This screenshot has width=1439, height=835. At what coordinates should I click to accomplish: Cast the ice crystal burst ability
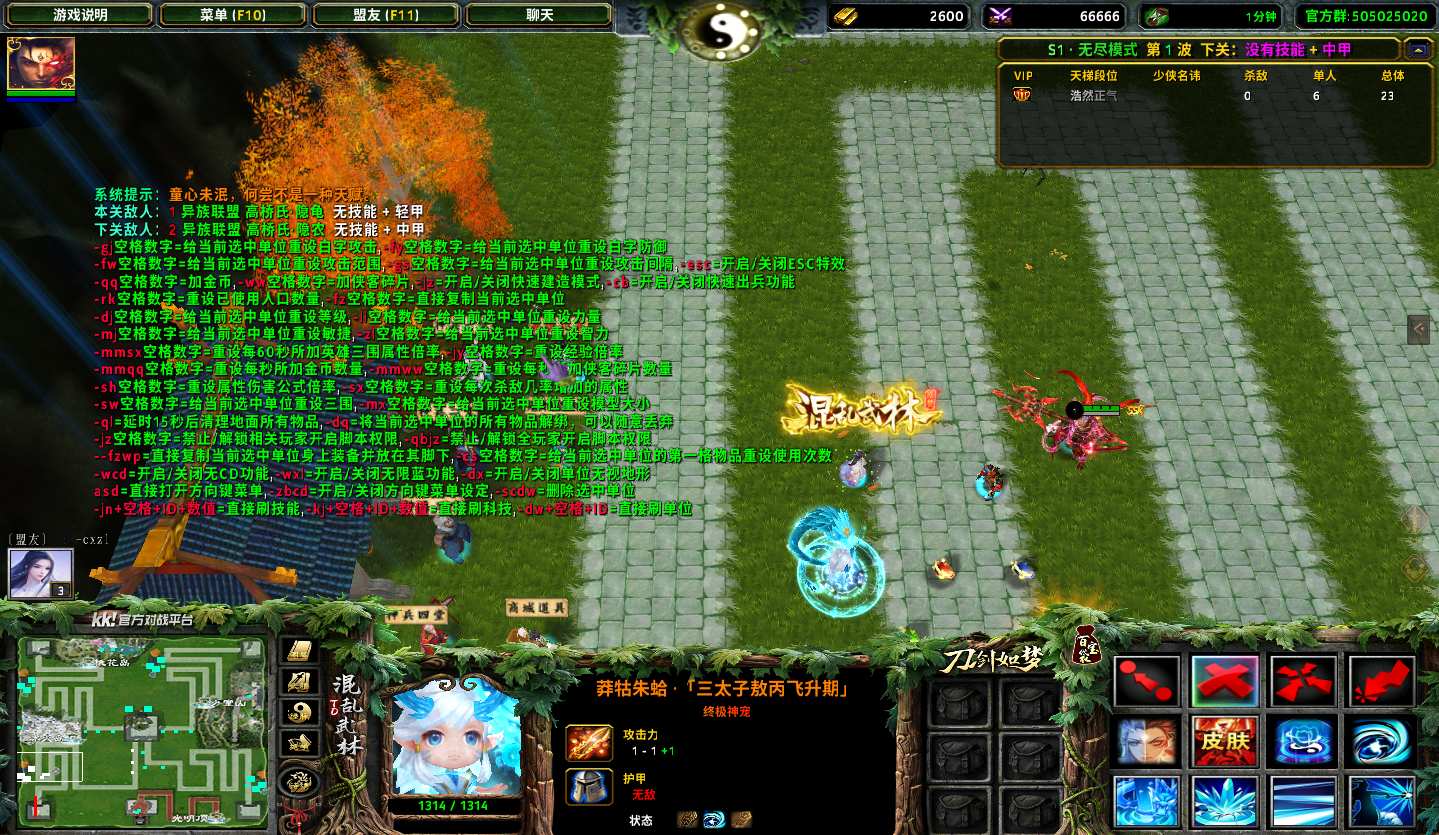(x=1225, y=801)
